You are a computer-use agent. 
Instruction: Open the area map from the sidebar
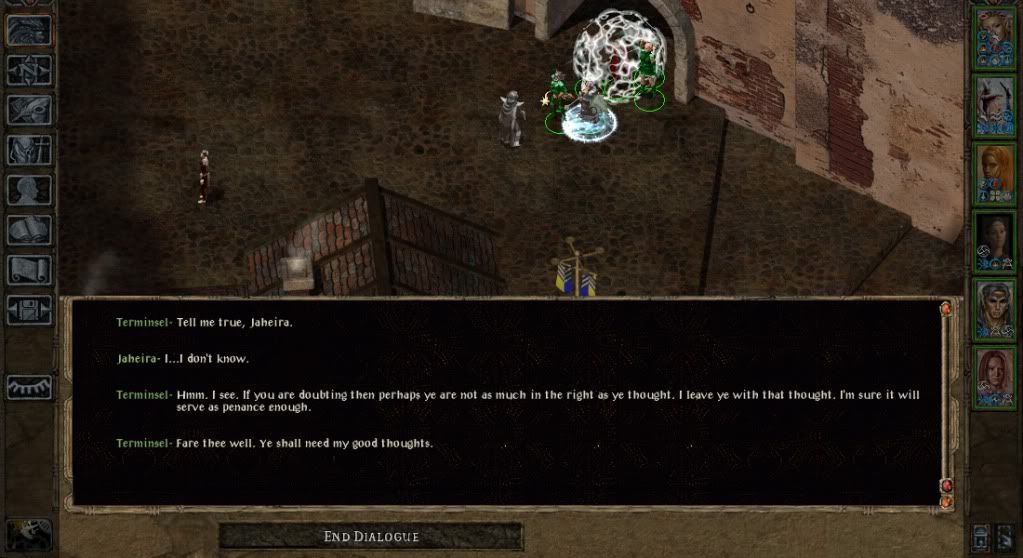coord(29,69)
